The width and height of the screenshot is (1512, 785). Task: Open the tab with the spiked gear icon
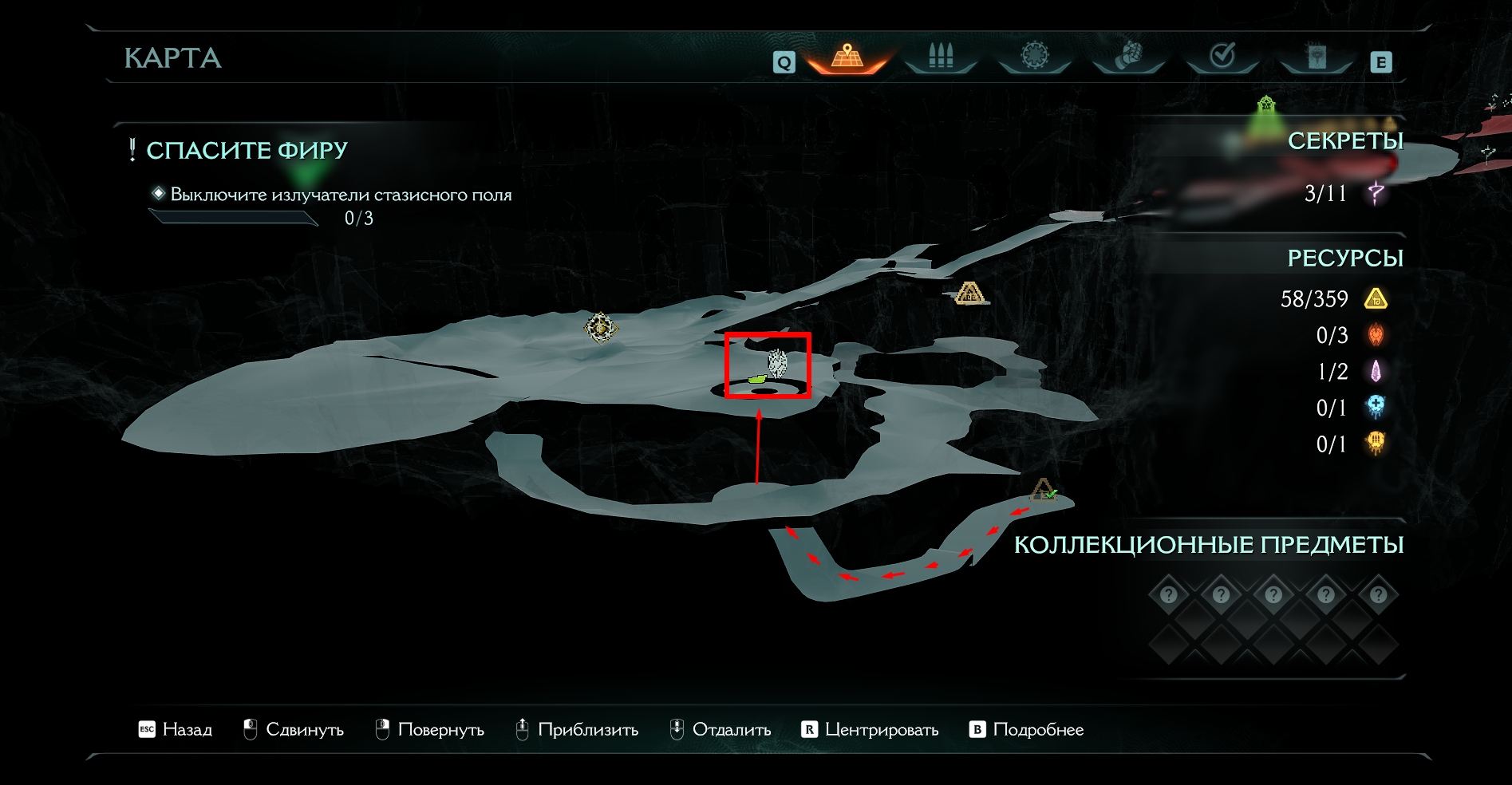click(x=1035, y=57)
